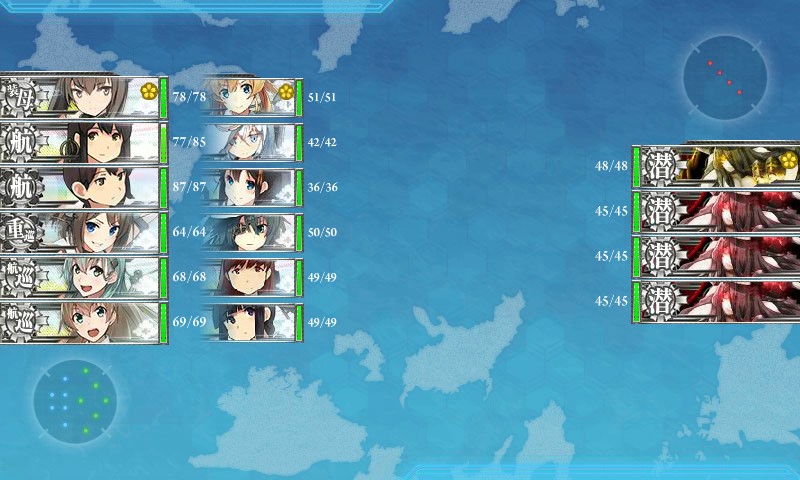The image size is (800, 480).
Task: Select the cruiser banner showing 68/68 HP
Action: pos(82,278)
